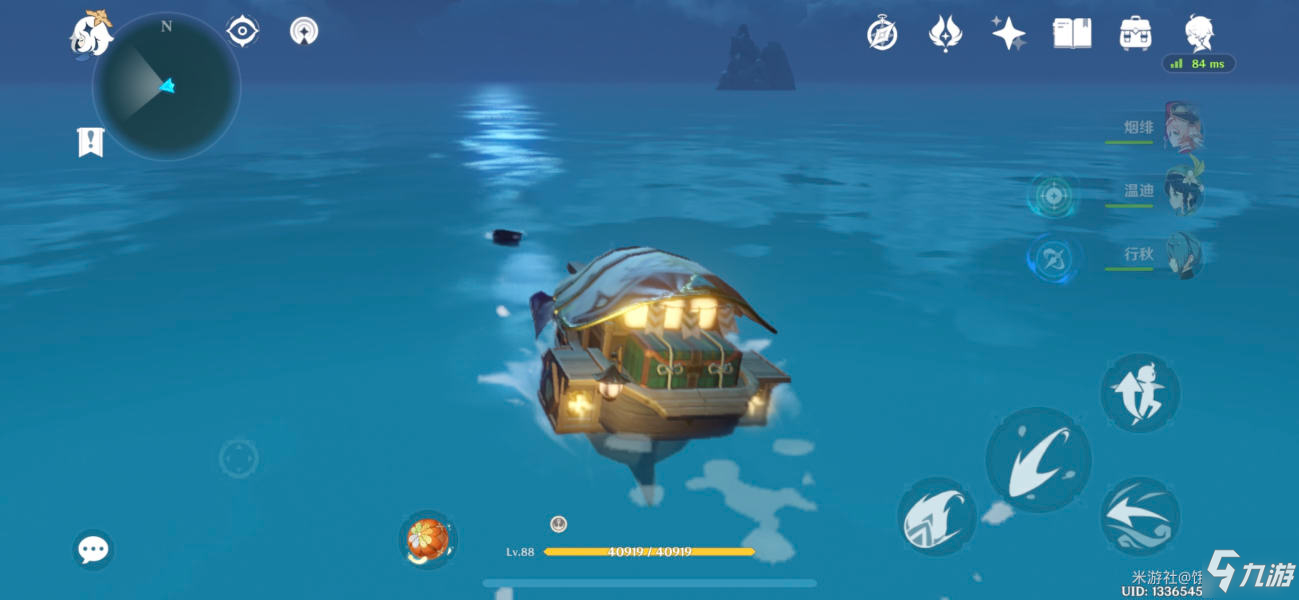Open the quest tracker bookmark icon

pos(90,142)
